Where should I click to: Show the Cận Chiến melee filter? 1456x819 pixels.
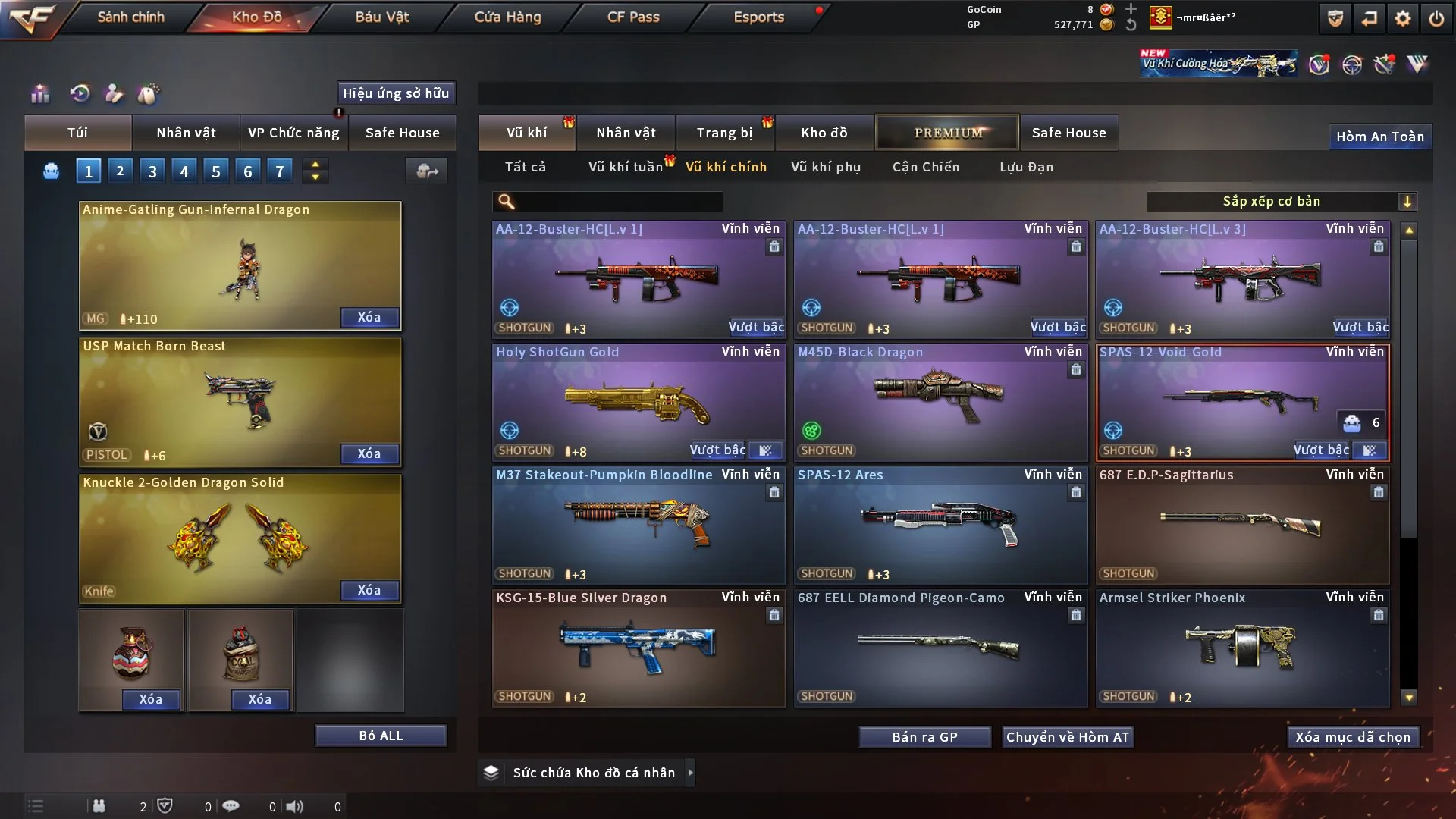[x=925, y=167]
